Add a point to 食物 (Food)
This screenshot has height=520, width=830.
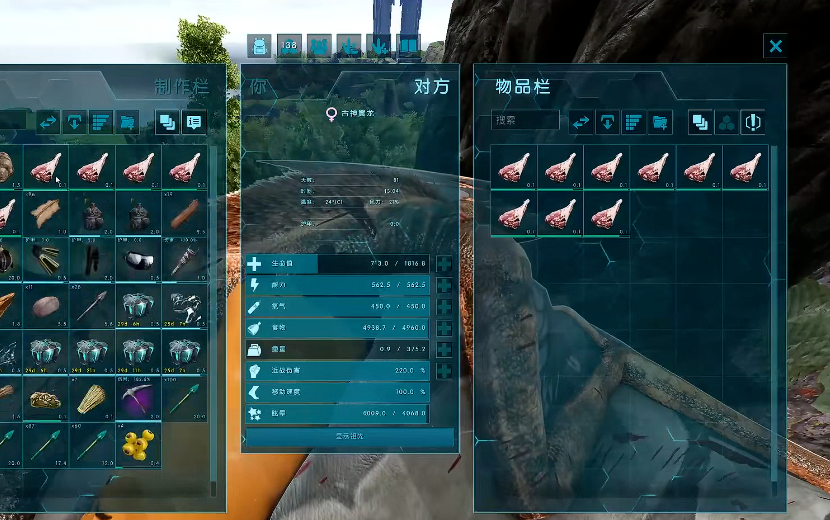[x=444, y=328]
